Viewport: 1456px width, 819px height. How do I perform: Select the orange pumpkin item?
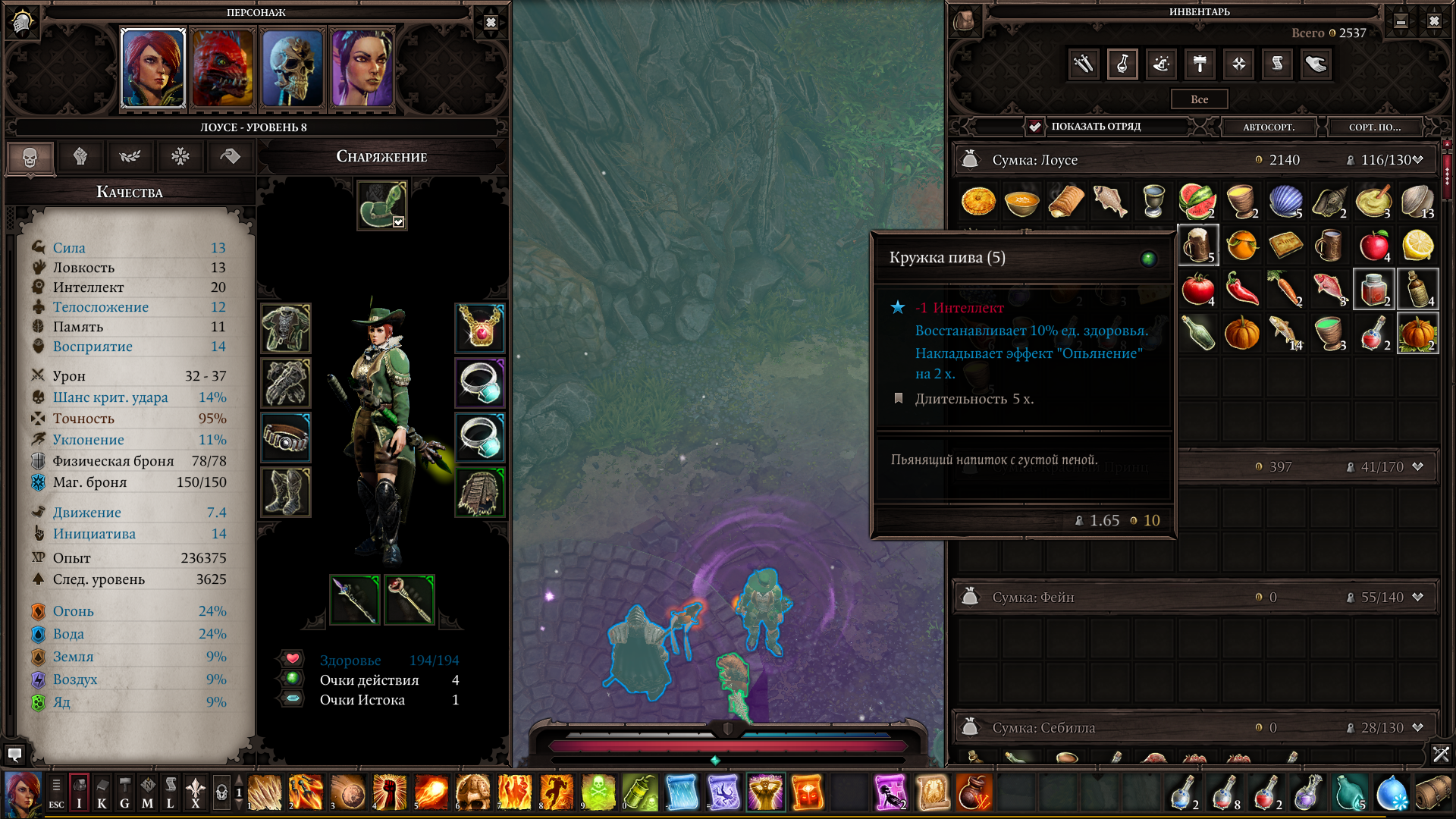click(x=1241, y=334)
